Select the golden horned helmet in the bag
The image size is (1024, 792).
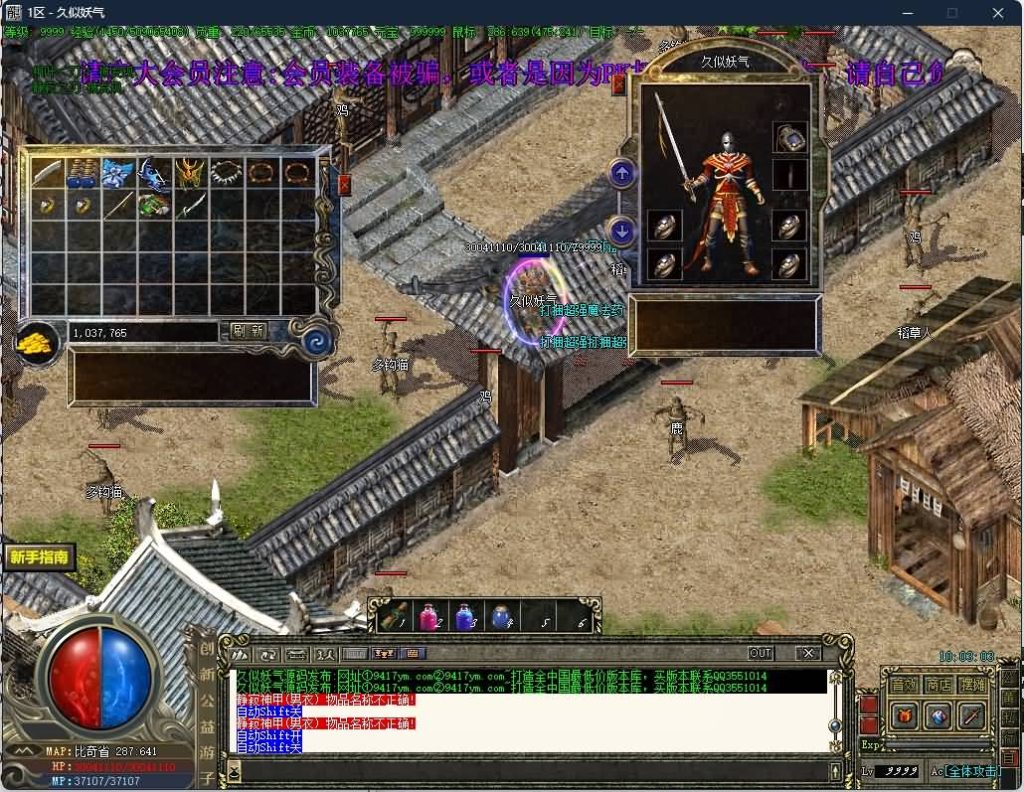point(190,173)
